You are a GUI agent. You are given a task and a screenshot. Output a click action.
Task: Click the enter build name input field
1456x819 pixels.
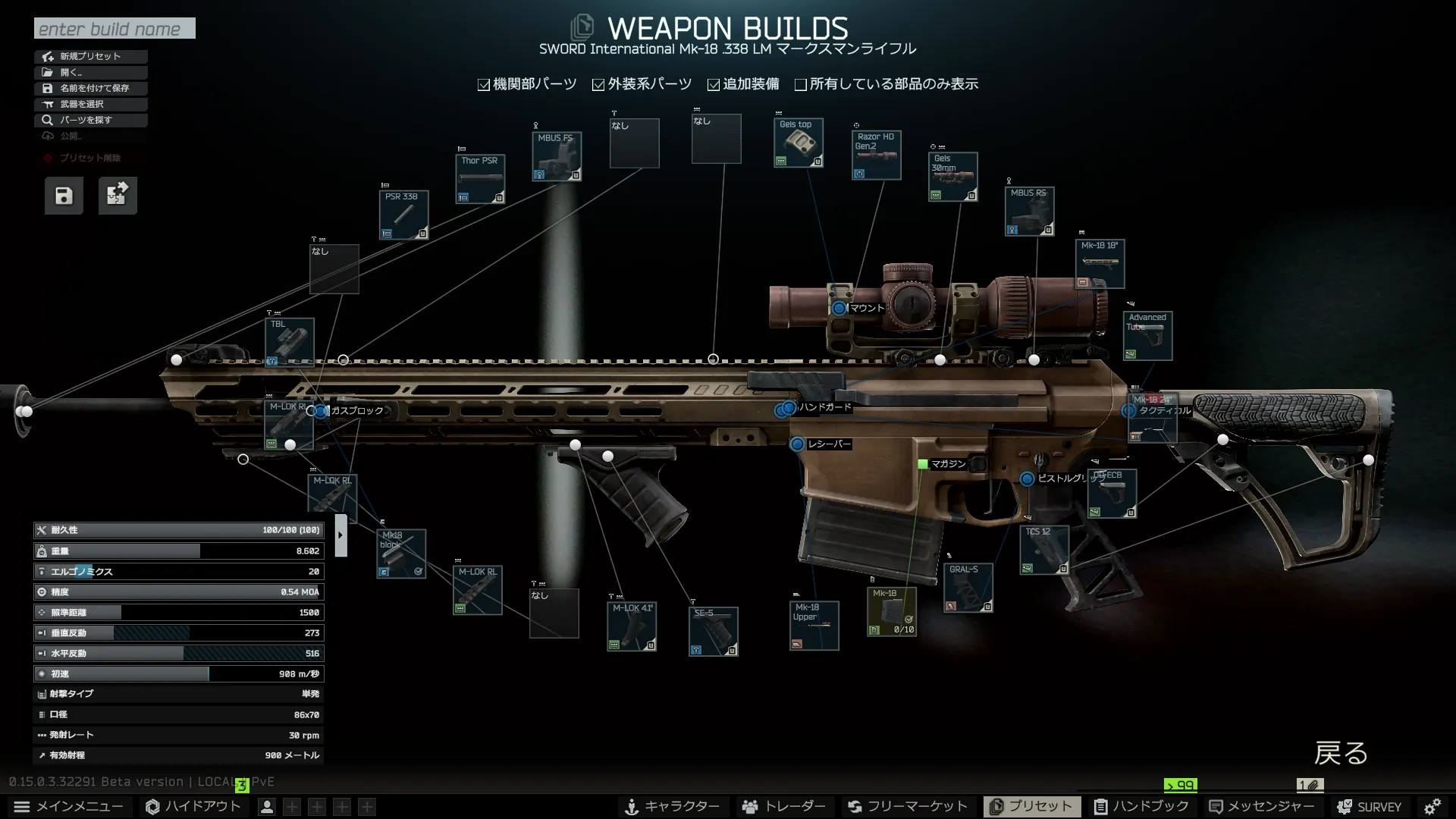coord(114,28)
